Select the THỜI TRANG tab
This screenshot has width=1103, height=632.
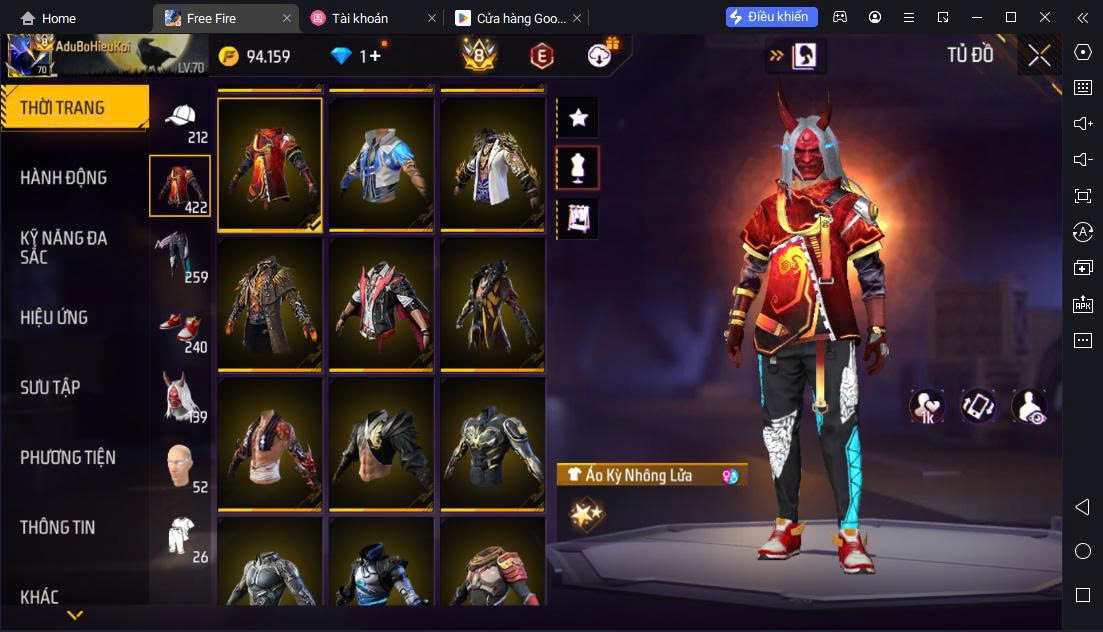[x=62, y=108]
